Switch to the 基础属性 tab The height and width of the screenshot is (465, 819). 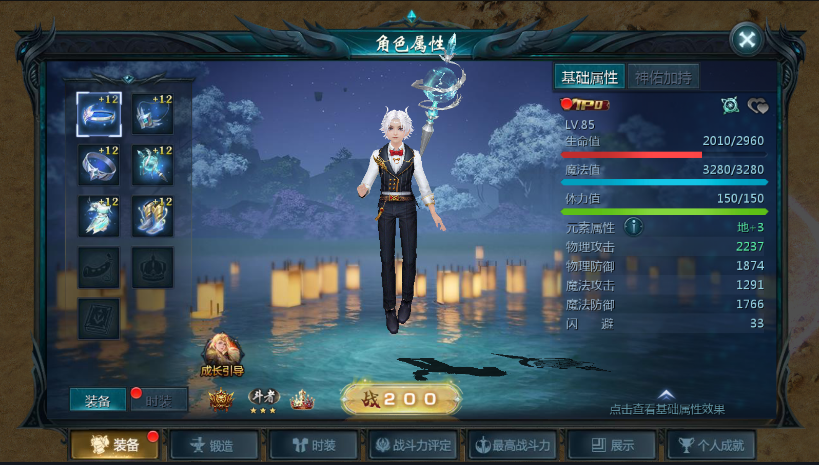[589, 77]
